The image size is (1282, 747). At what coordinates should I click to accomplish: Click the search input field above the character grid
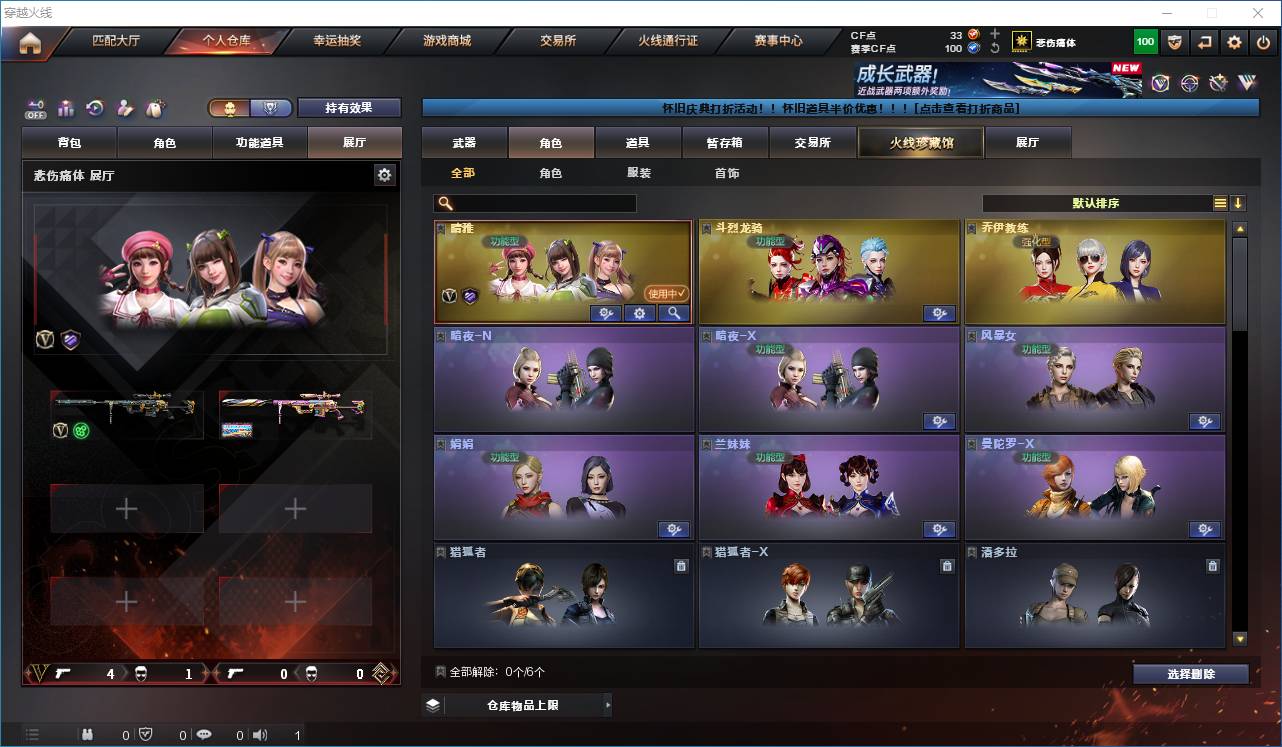(535, 203)
